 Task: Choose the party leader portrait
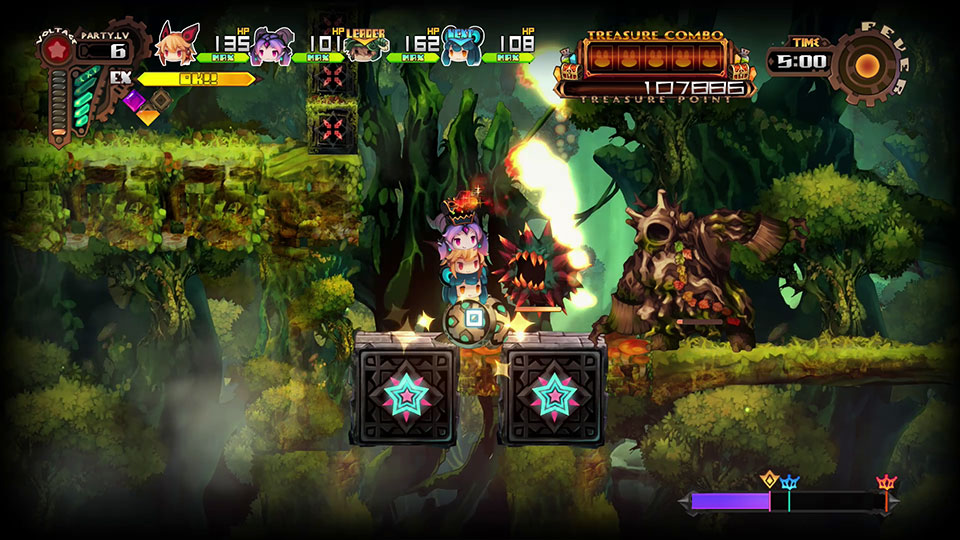click(366, 50)
